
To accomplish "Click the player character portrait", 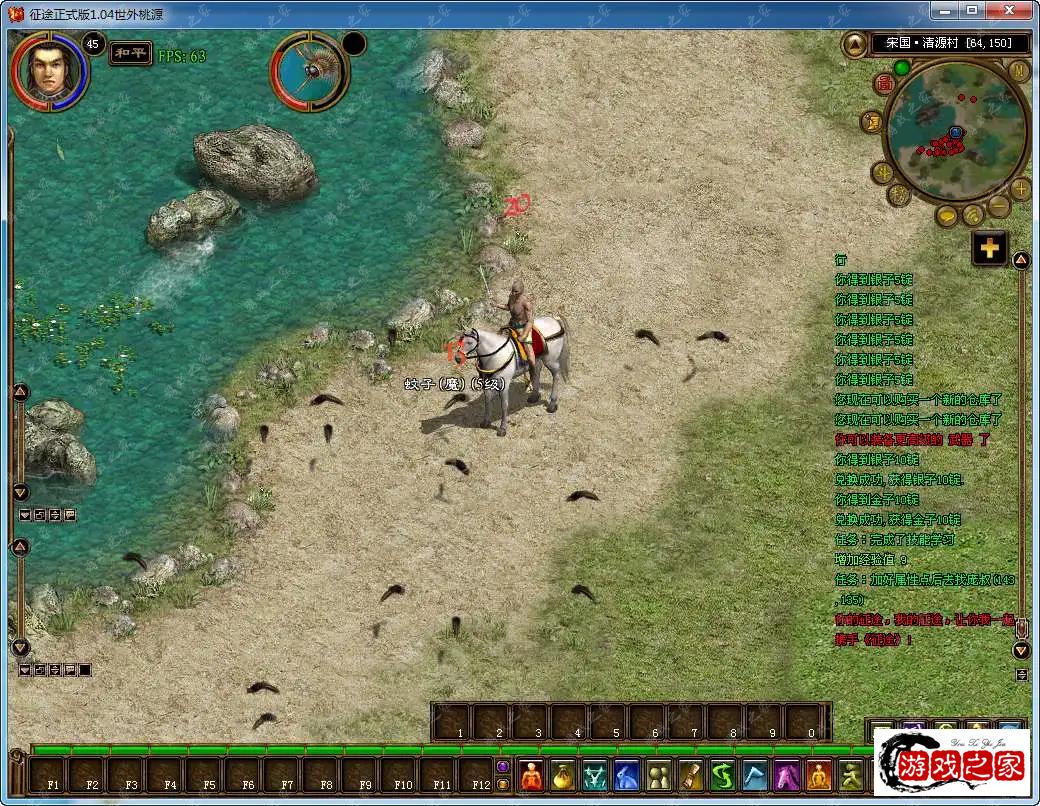I will pos(50,70).
